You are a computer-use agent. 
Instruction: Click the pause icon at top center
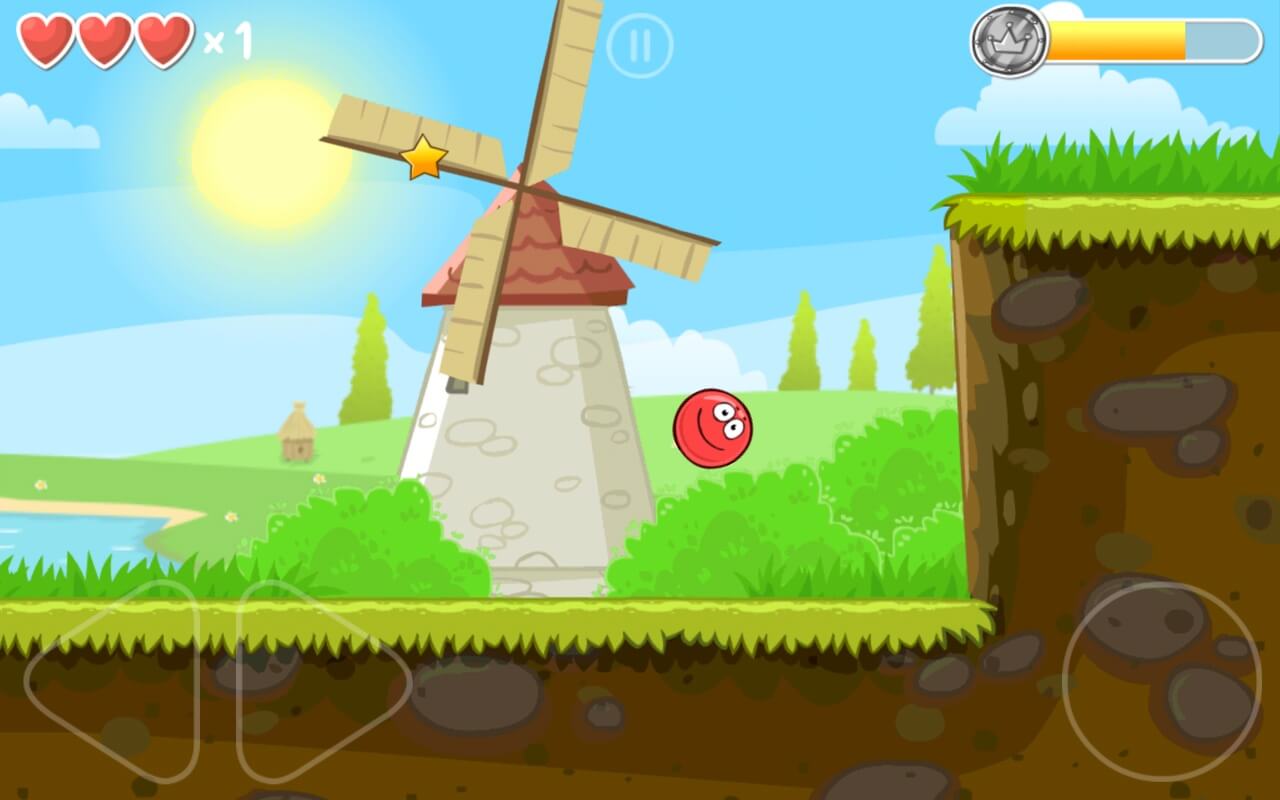coord(641,45)
